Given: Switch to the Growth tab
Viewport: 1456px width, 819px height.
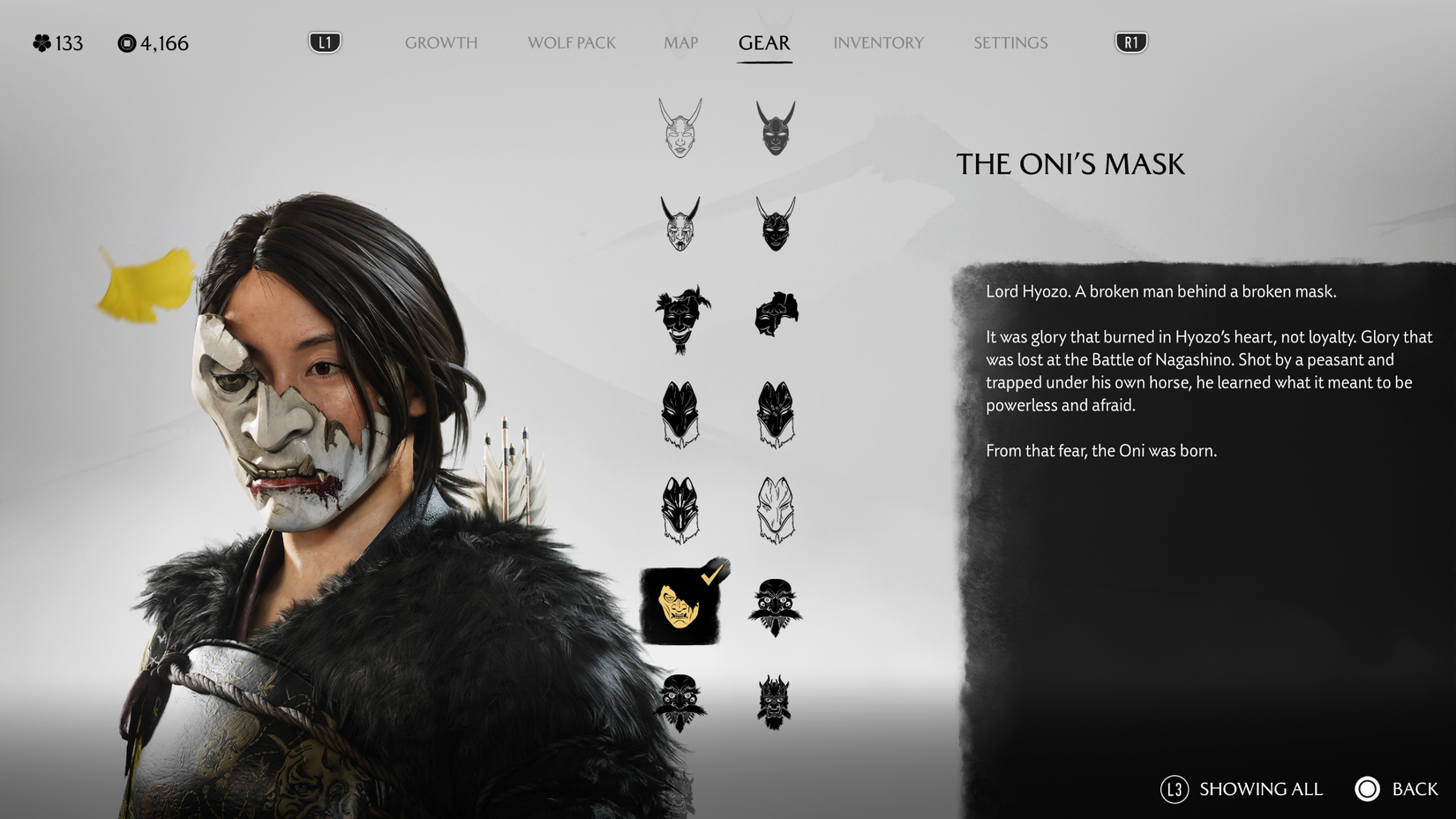Looking at the screenshot, I should (x=441, y=41).
